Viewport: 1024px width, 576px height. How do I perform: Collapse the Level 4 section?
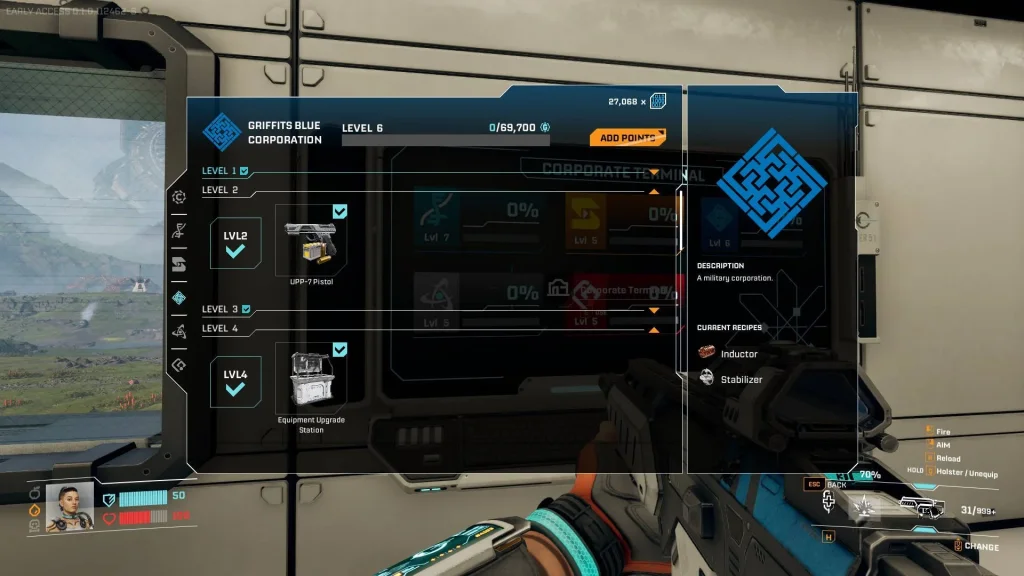(653, 329)
